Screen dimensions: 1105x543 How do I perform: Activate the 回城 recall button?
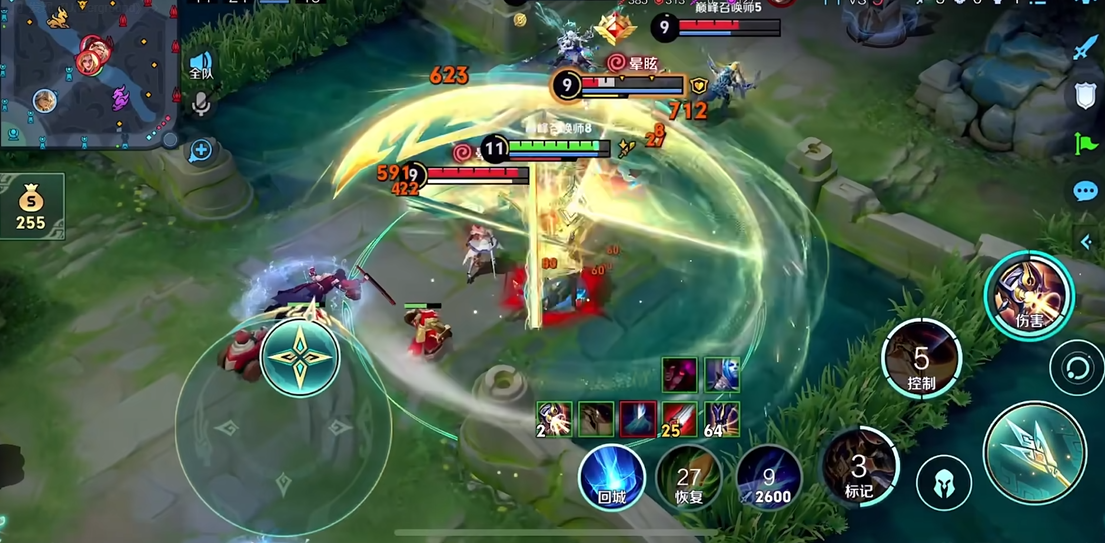[611, 477]
